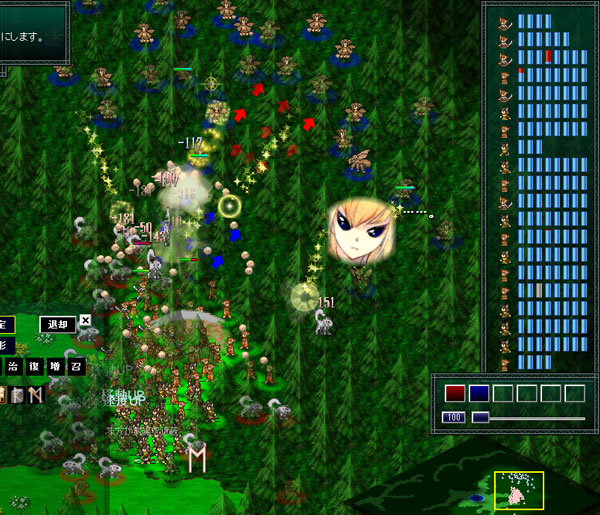Pick the red color swatch

point(455,393)
